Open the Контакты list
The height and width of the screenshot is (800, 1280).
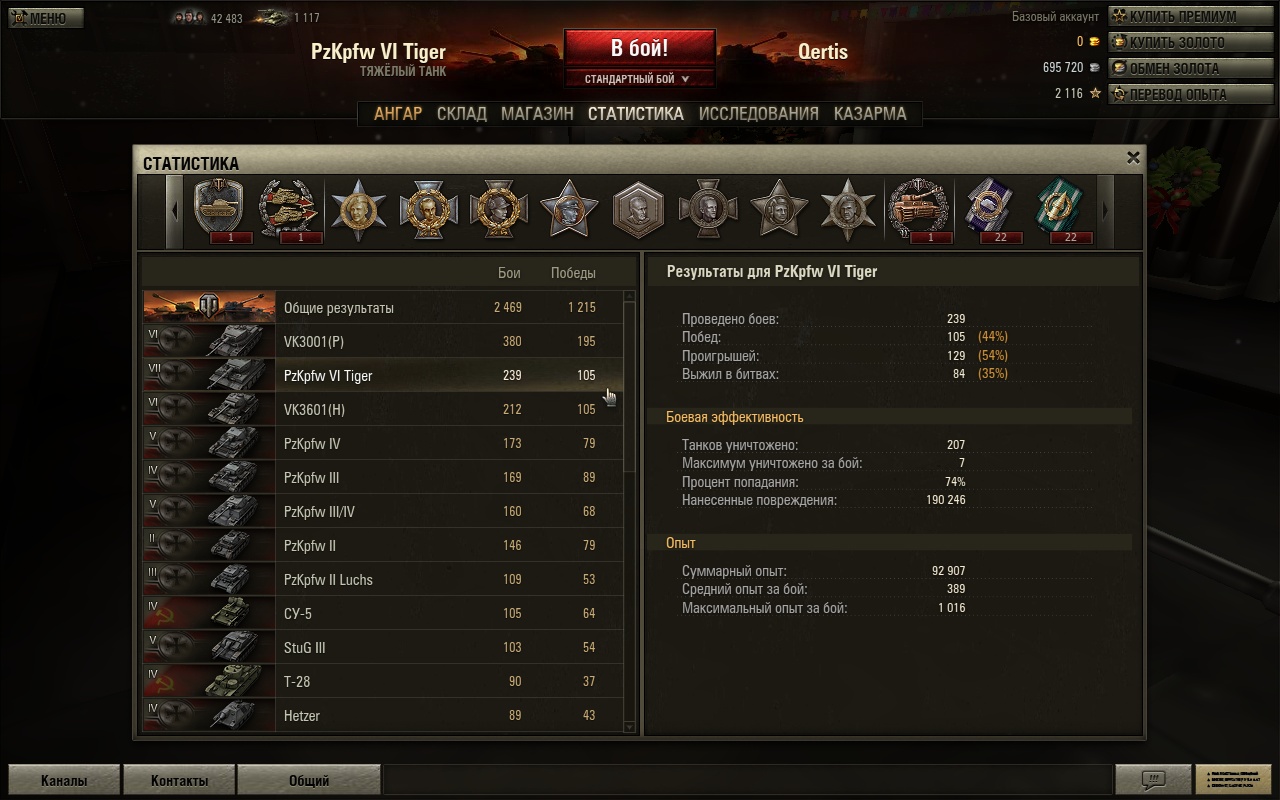(179, 781)
